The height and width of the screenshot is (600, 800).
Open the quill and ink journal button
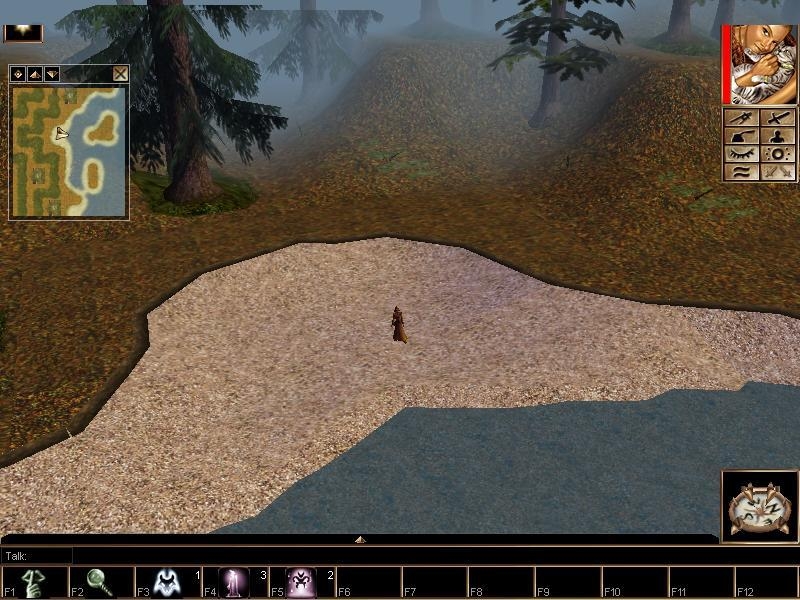coord(741,136)
